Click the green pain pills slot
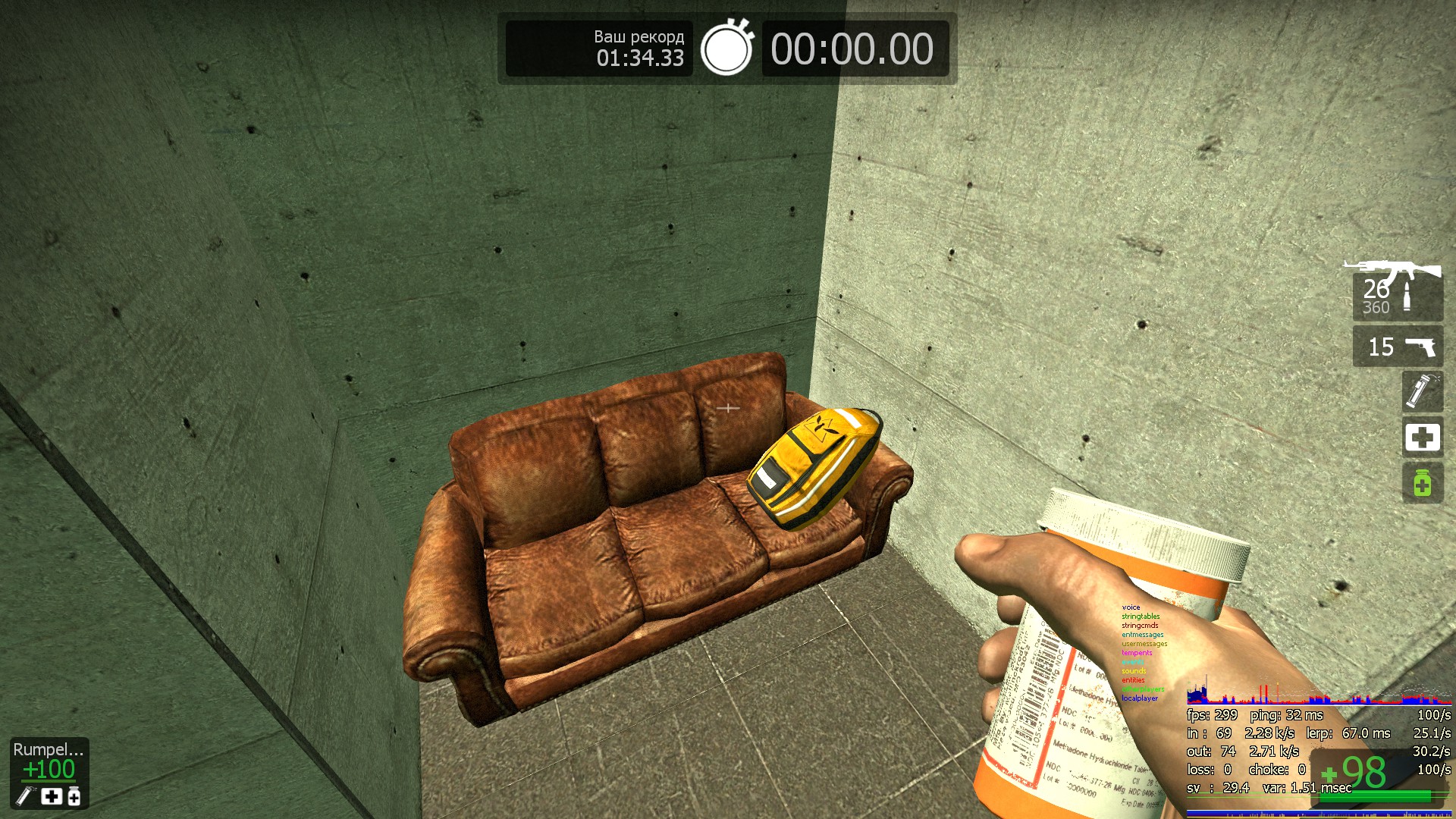The height and width of the screenshot is (819, 1456). pyautogui.click(x=1422, y=483)
